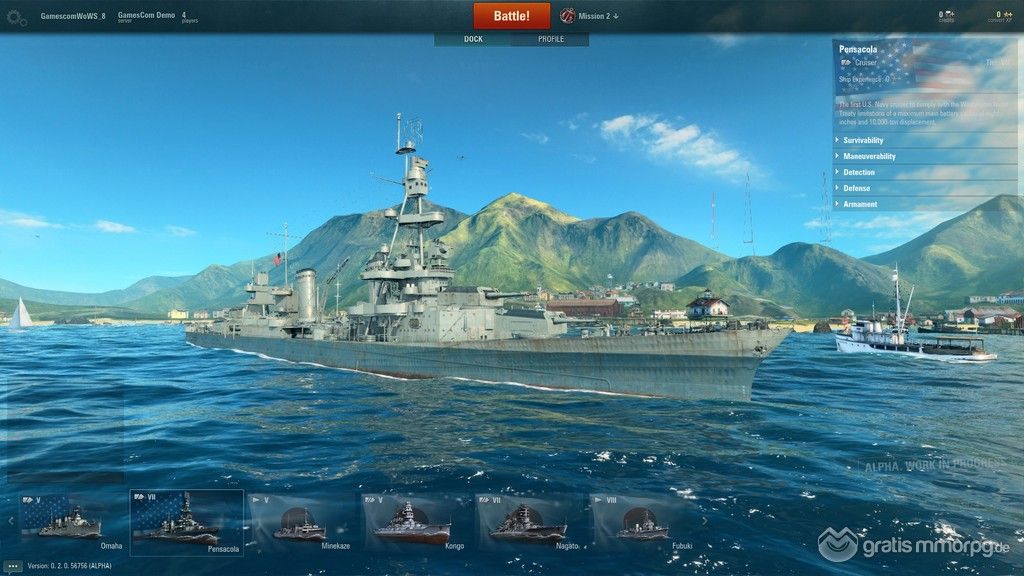Image resolution: width=1024 pixels, height=576 pixels.
Task: Click the GamescomWoWS_8 player name
Action: pyautogui.click(x=72, y=16)
